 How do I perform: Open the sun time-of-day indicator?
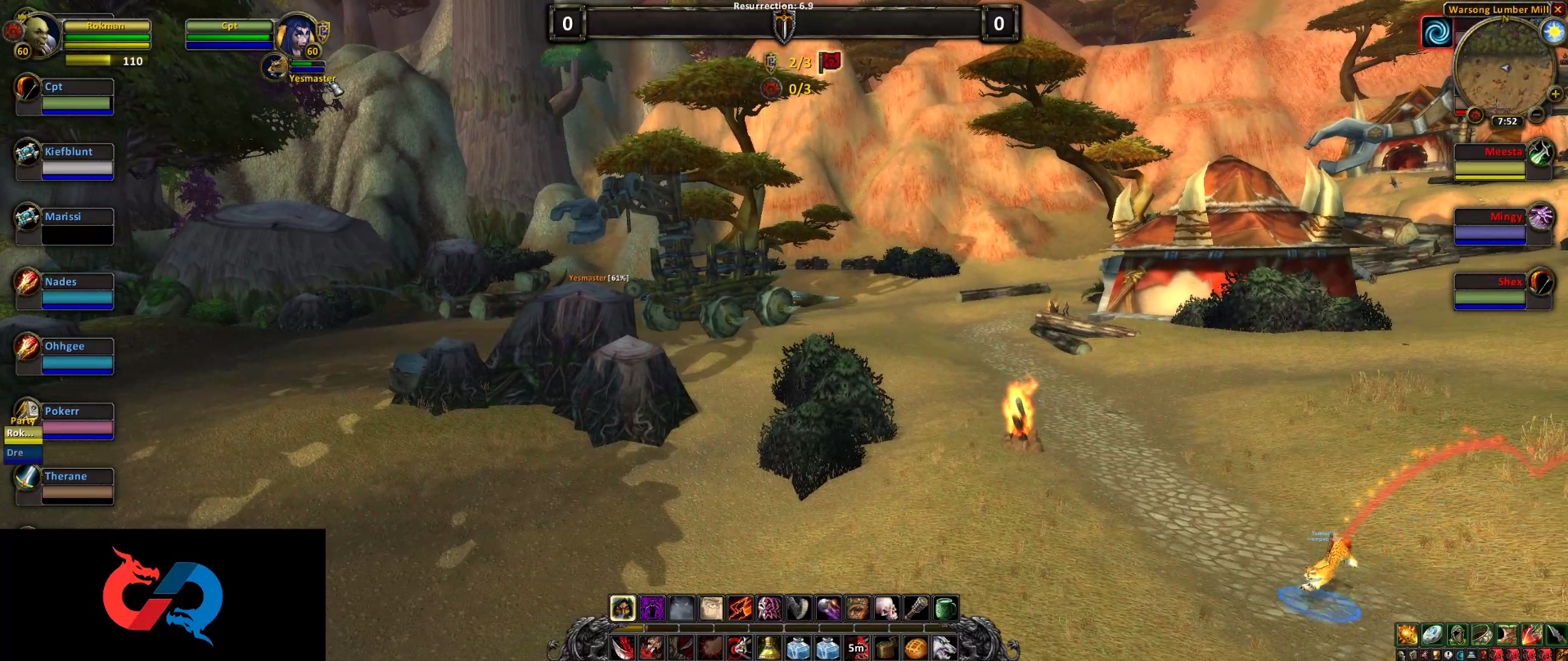point(1552,31)
